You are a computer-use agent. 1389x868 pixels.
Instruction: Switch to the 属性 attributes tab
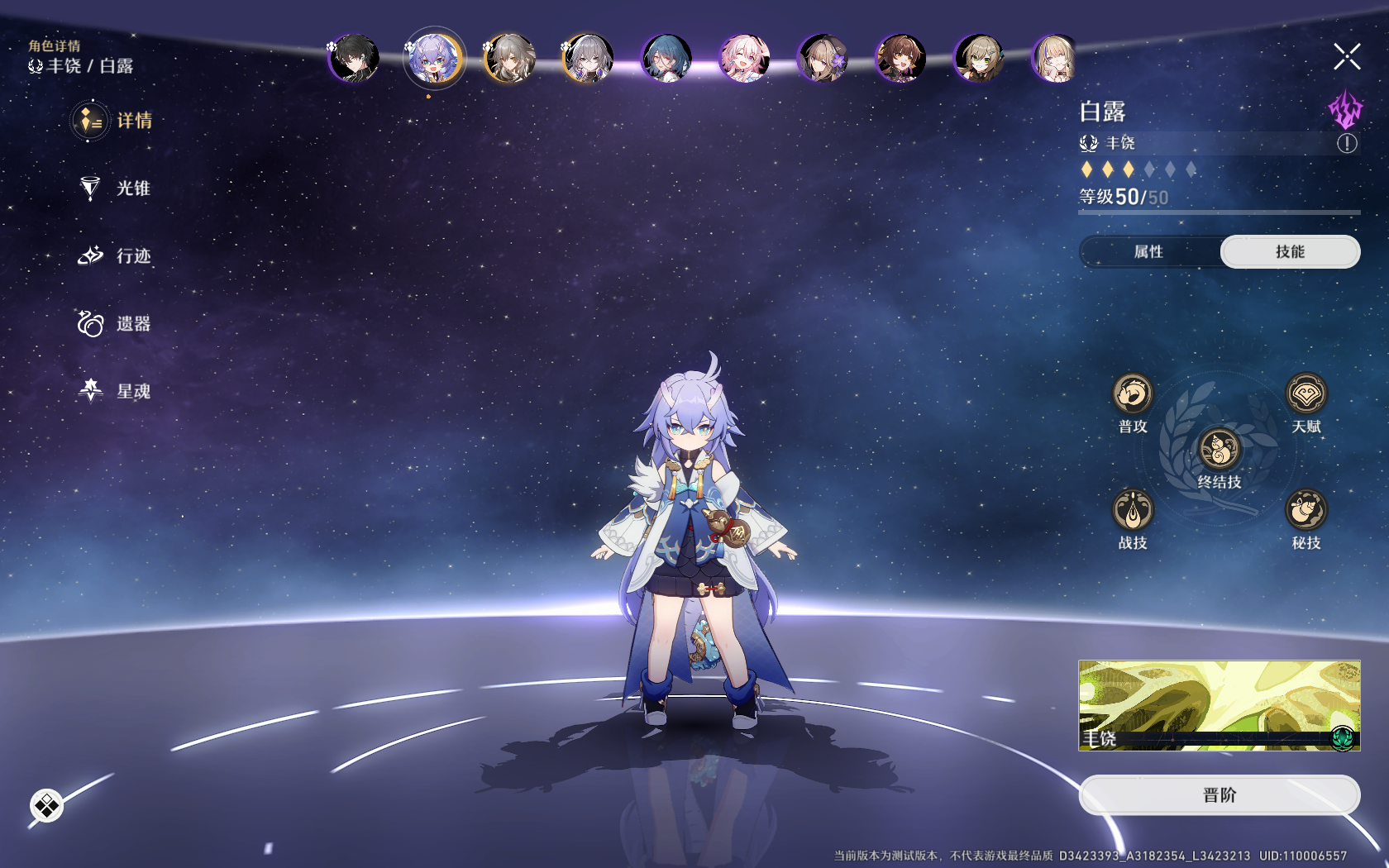pyautogui.click(x=1148, y=252)
